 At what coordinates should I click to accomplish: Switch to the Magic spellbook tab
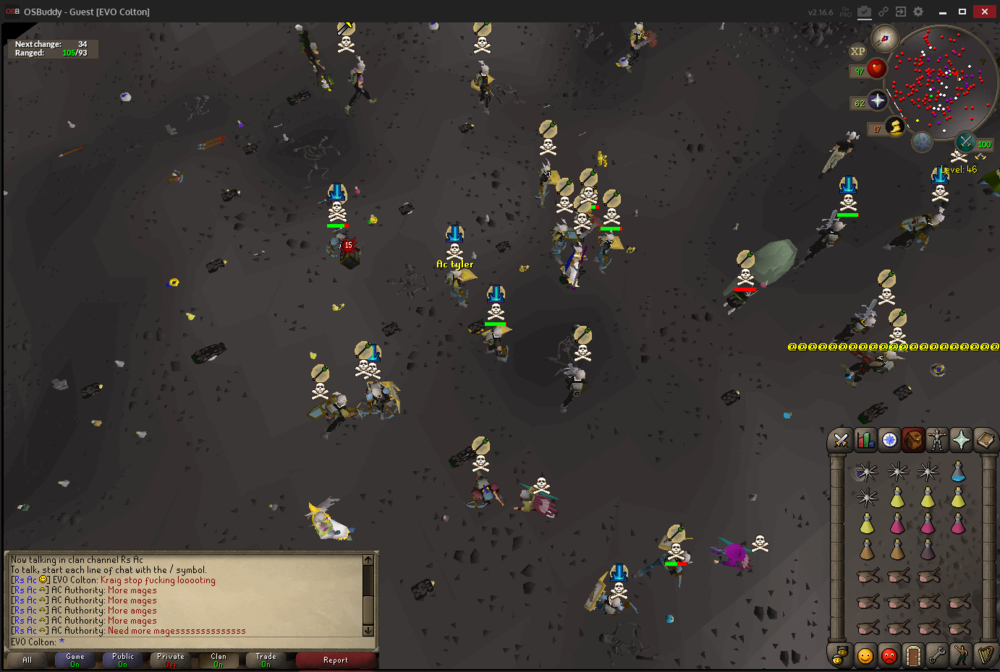[985, 439]
